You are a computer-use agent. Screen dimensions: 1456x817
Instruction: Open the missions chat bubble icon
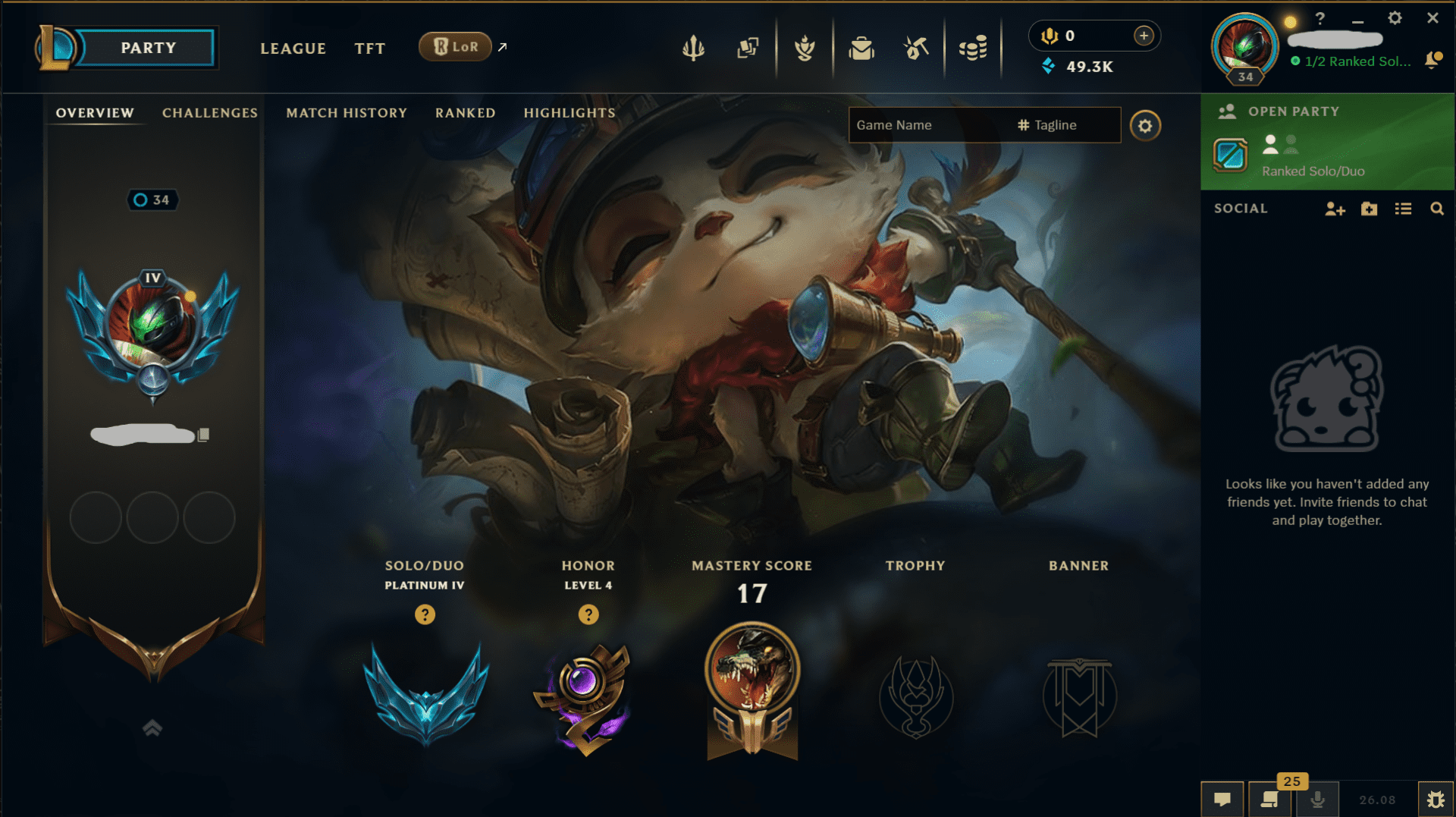pyautogui.click(x=1224, y=798)
